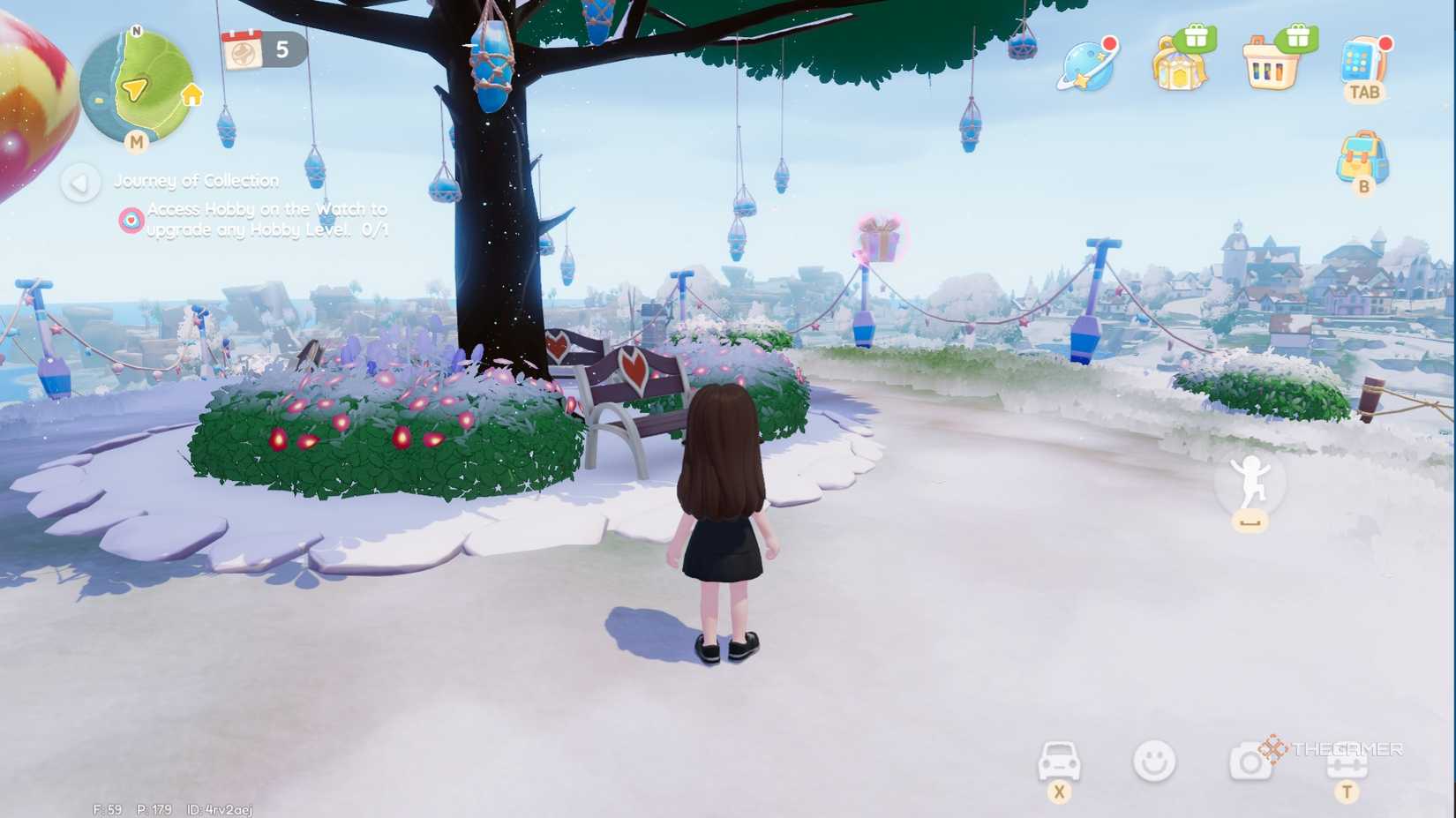Click the Access Hobby quest objective text
Viewport: 1456px width, 818px height.
256,219
